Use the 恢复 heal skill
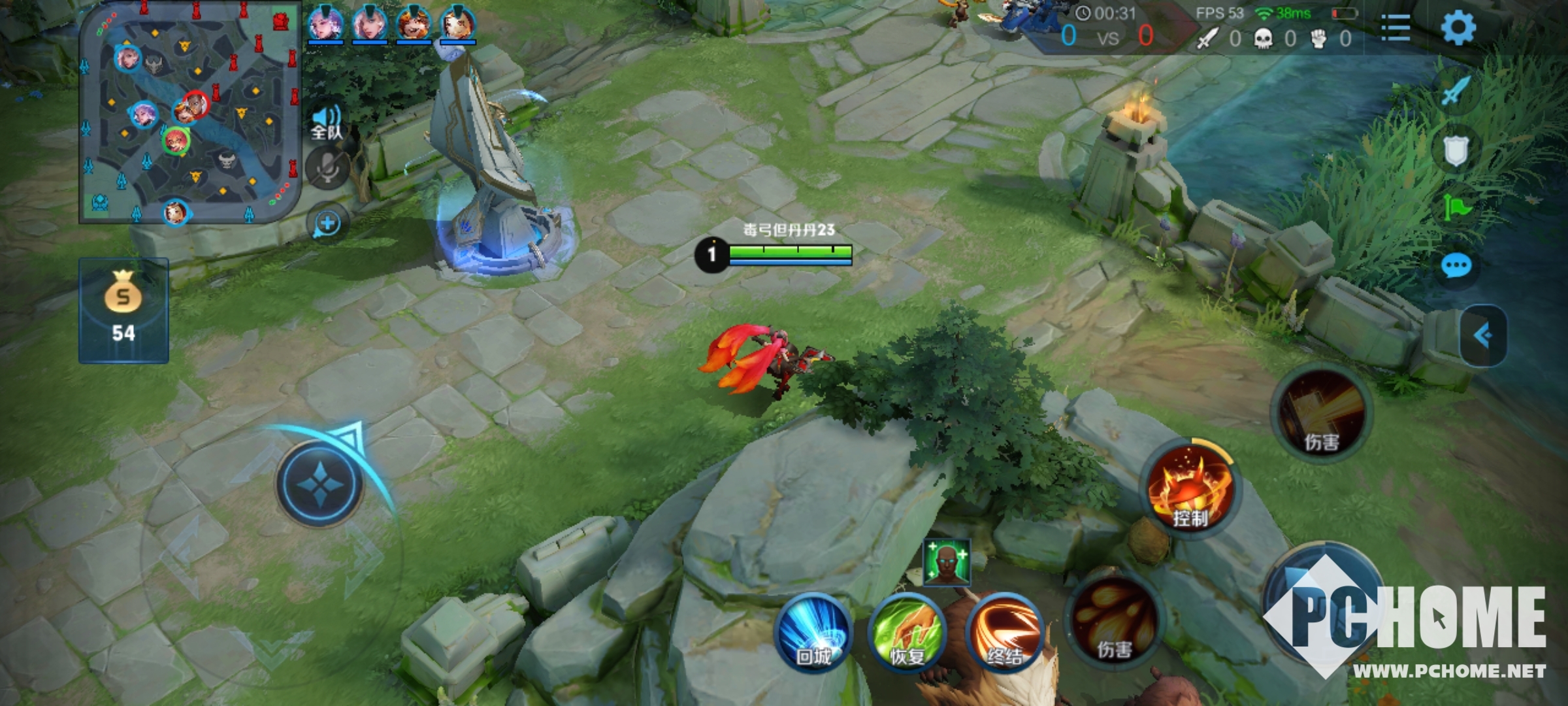The width and height of the screenshot is (1568, 706). [907, 633]
